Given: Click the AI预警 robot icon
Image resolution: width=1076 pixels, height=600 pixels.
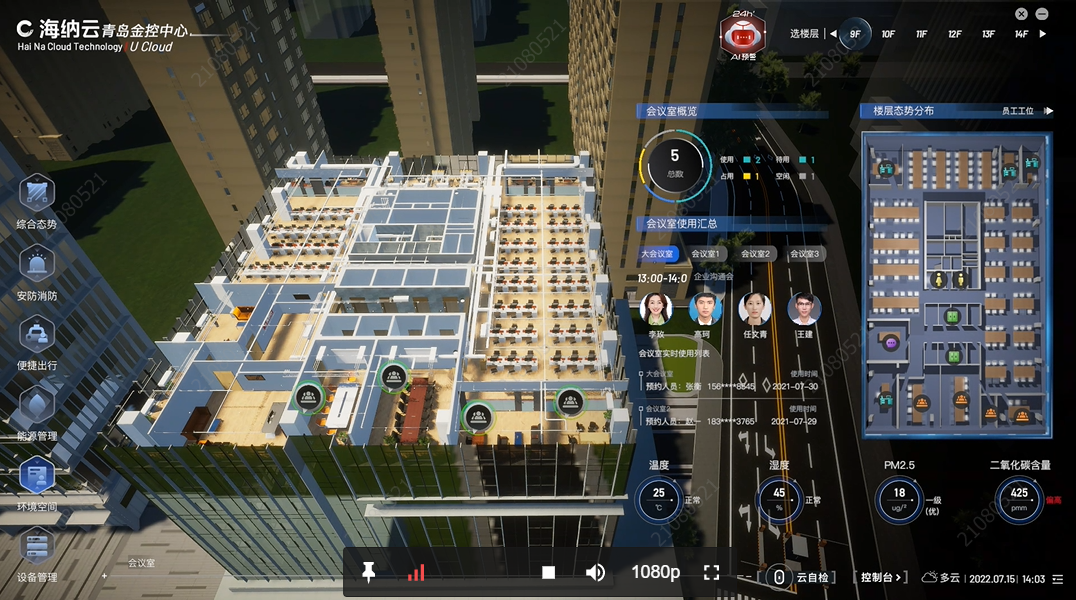Looking at the screenshot, I should pyautogui.click(x=742, y=37).
